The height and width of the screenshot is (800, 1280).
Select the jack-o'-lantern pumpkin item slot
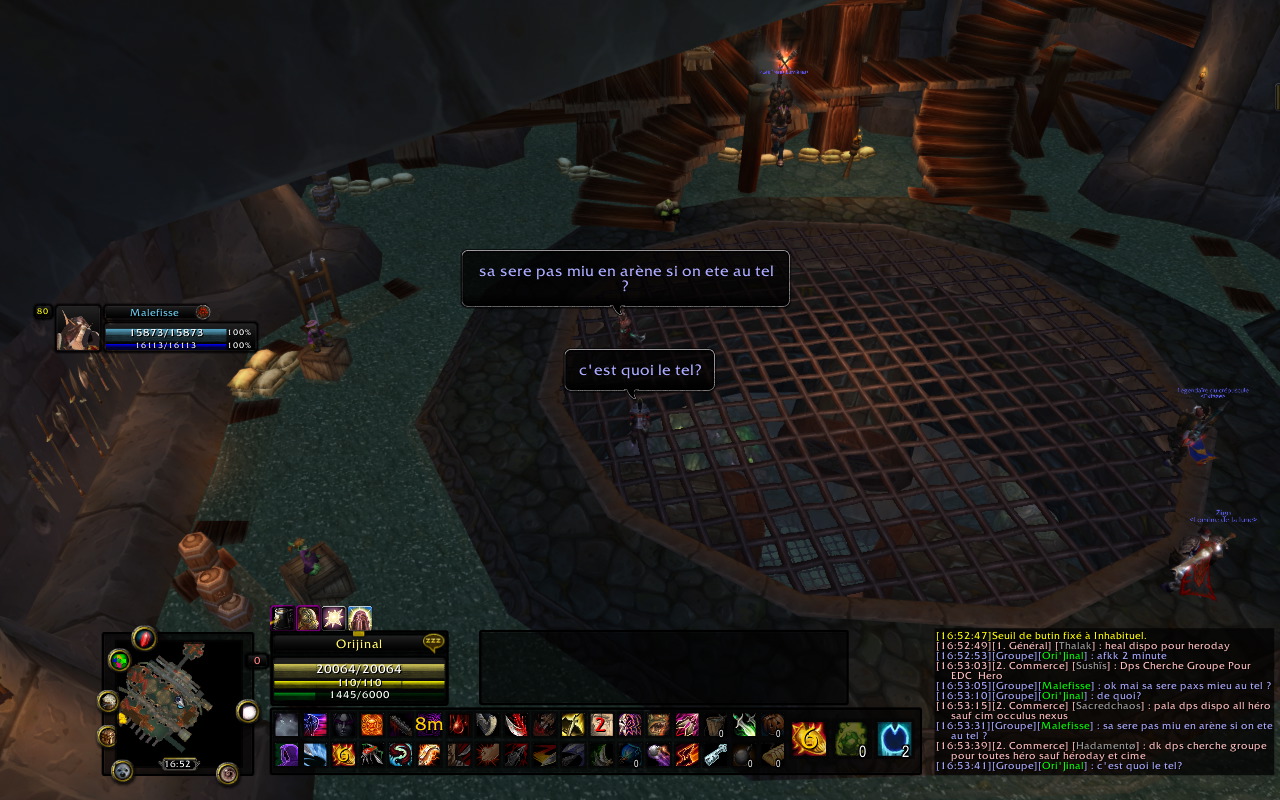tap(774, 724)
